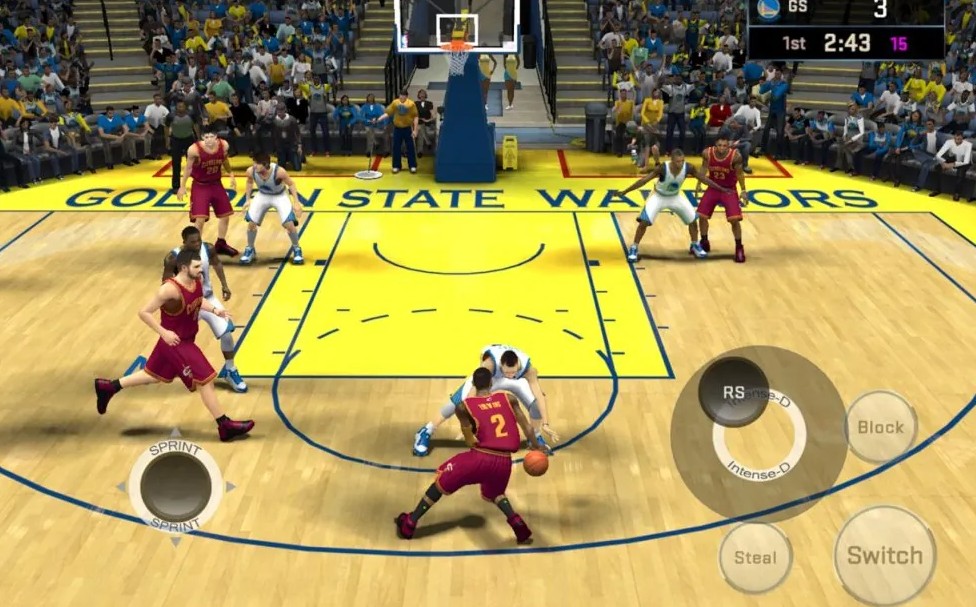Image resolution: width=976 pixels, height=607 pixels.
Task: Tap the Sprint movement joystick
Action: 176,487
